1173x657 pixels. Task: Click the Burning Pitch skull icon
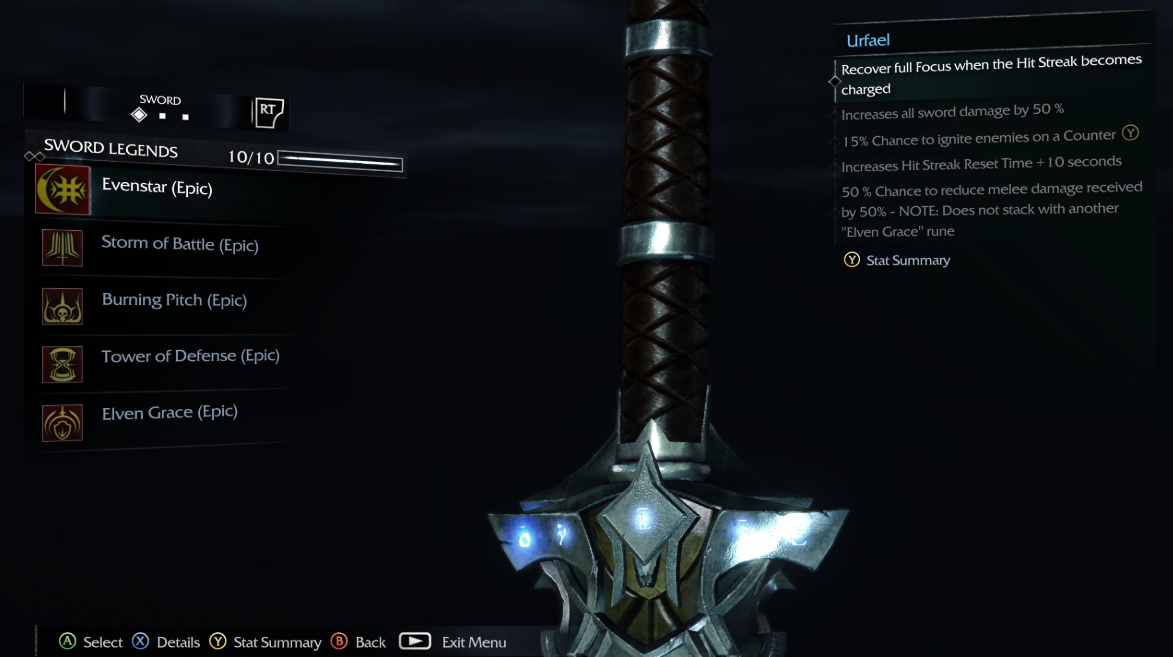(x=62, y=306)
